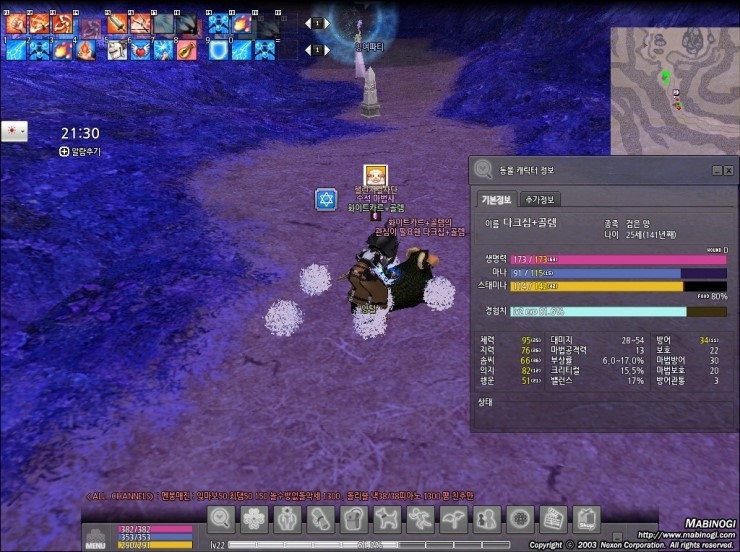Switch to the 추가정보 tab
The height and width of the screenshot is (552, 740).
pos(542,199)
